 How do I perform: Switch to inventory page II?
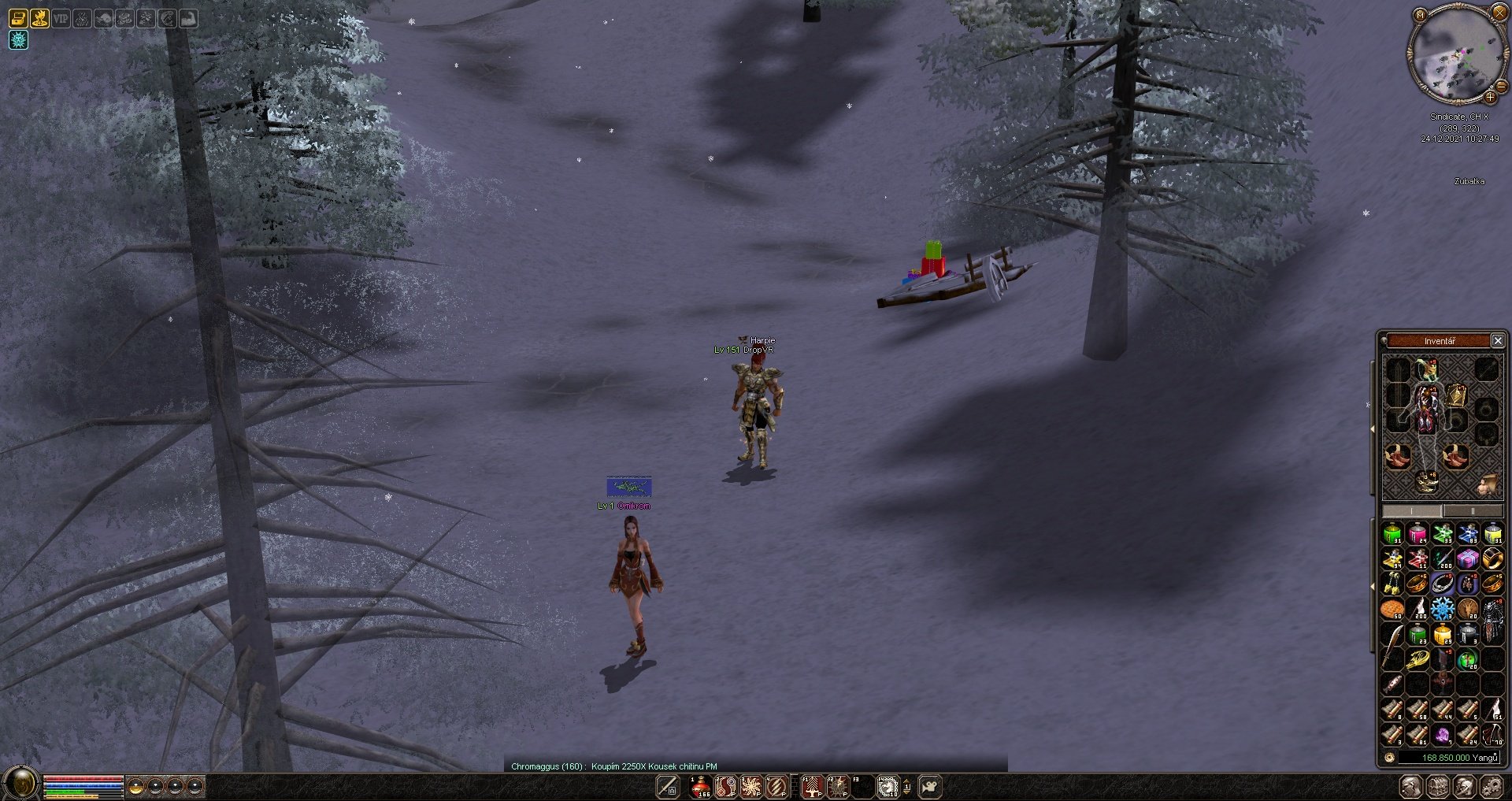1473,511
